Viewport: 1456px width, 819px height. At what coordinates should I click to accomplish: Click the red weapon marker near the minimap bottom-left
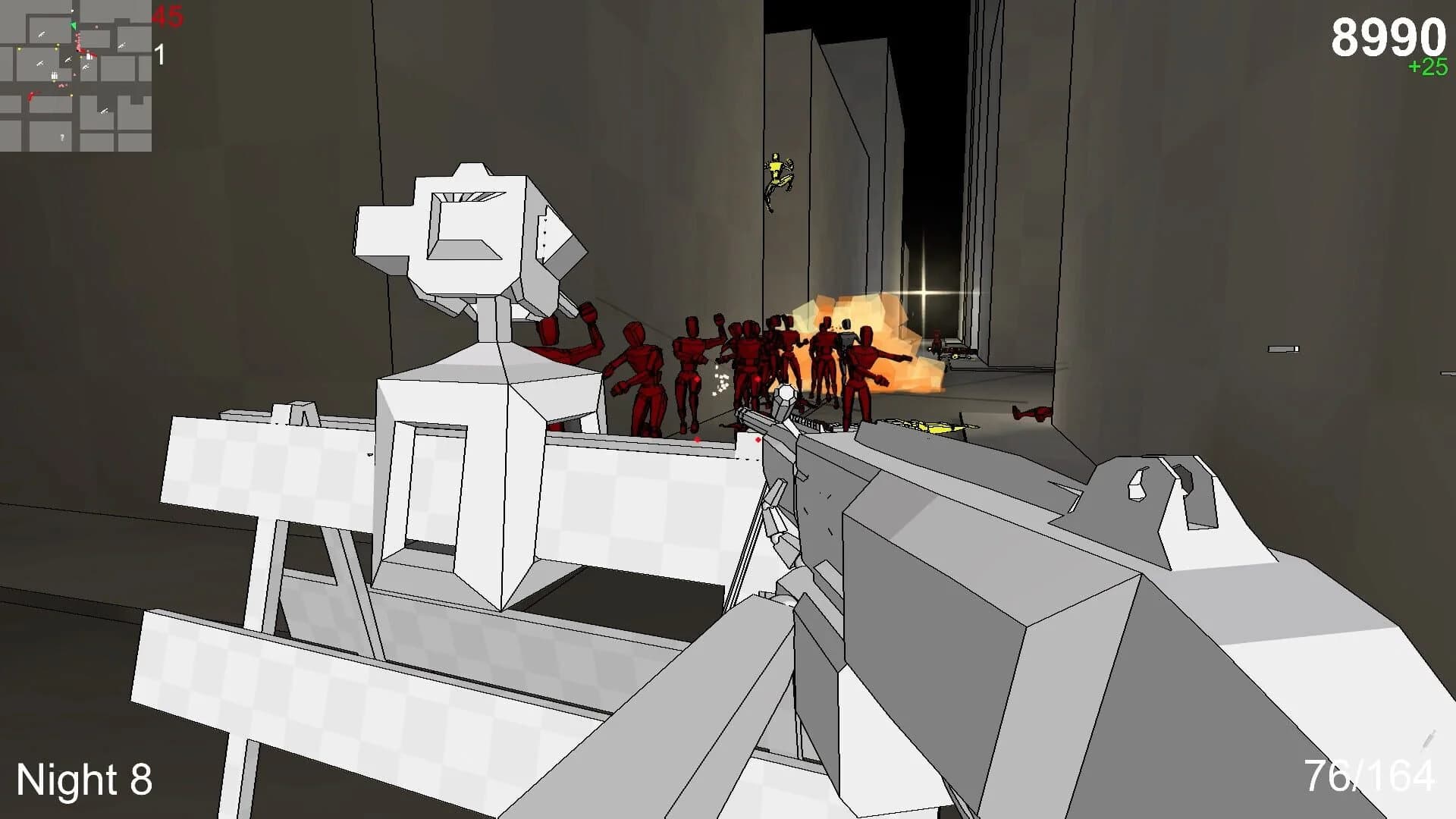[x=32, y=96]
